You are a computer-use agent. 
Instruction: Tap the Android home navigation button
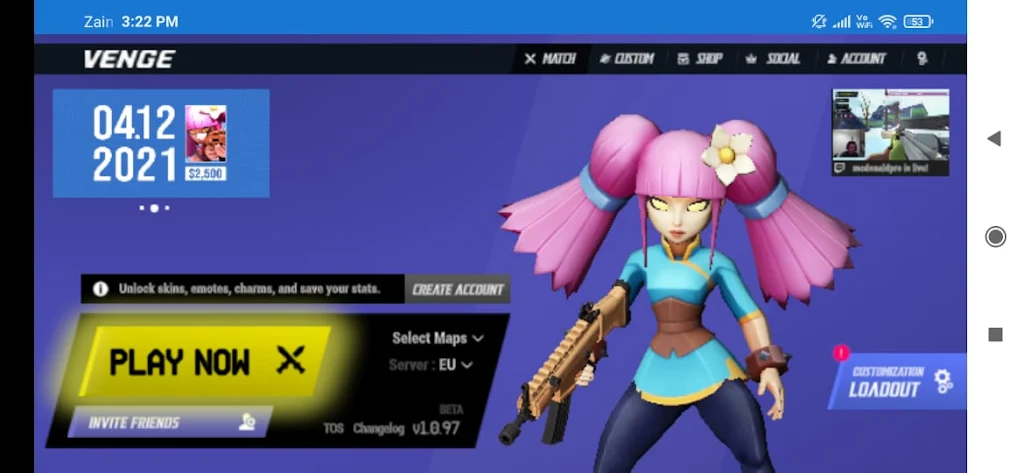995,236
